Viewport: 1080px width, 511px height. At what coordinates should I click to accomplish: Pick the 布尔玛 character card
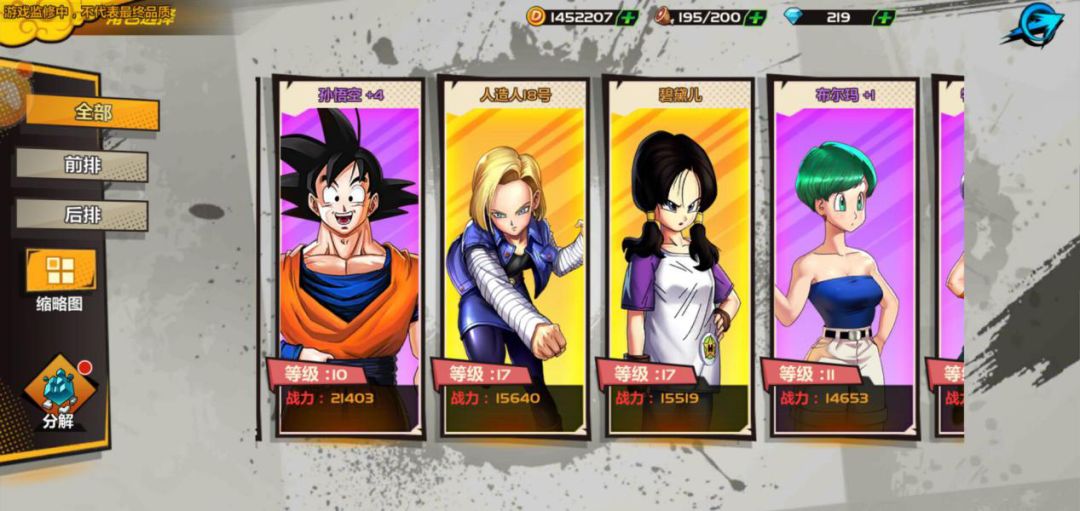click(x=843, y=258)
